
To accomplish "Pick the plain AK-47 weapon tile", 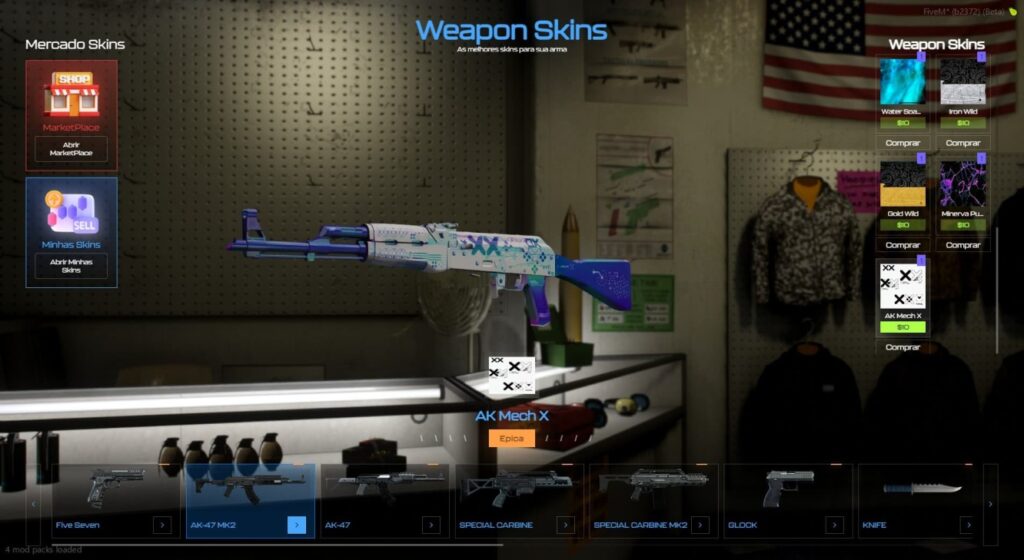I will [x=383, y=502].
